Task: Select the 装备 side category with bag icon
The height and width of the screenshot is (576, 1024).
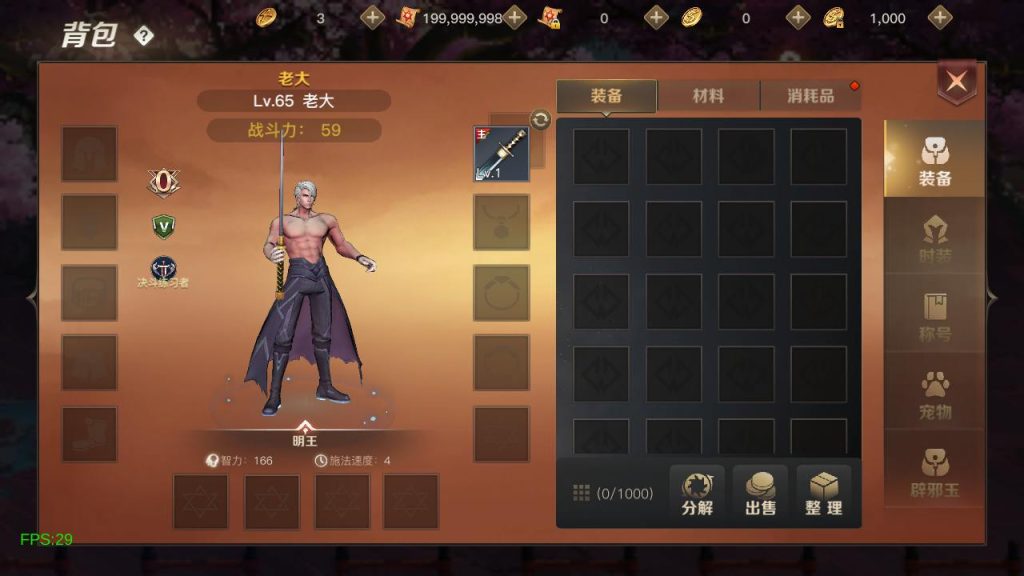Action: (935, 162)
